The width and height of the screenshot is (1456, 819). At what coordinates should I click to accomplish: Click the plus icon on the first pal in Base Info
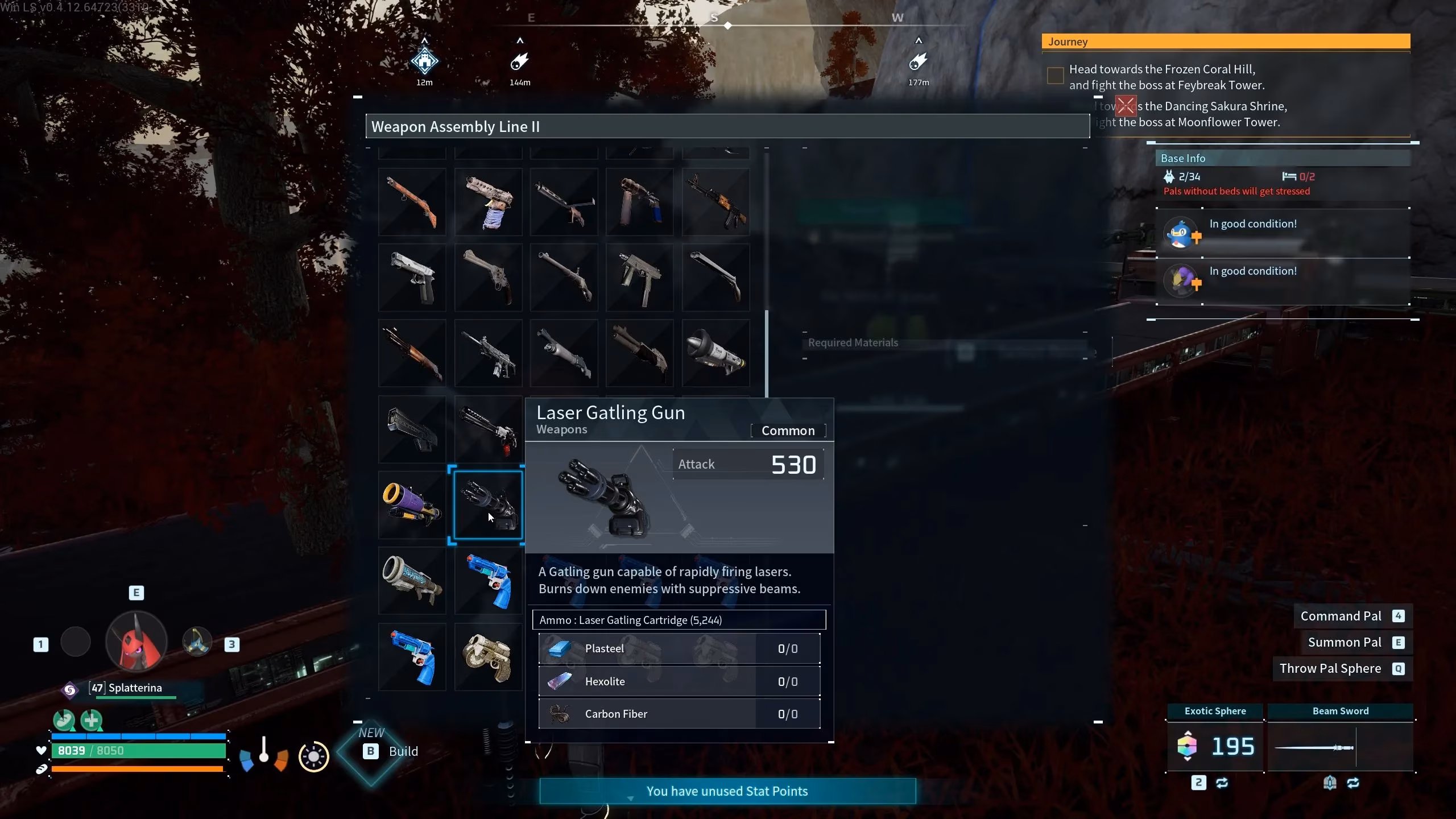tap(1197, 239)
